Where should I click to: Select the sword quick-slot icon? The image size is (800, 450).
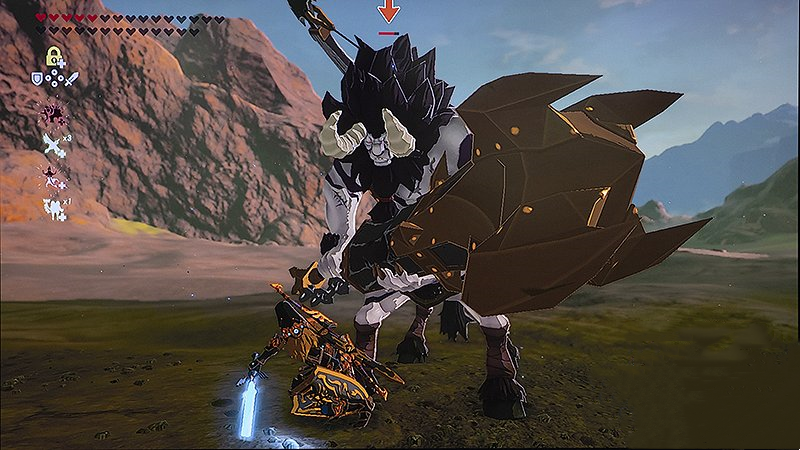[72, 77]
